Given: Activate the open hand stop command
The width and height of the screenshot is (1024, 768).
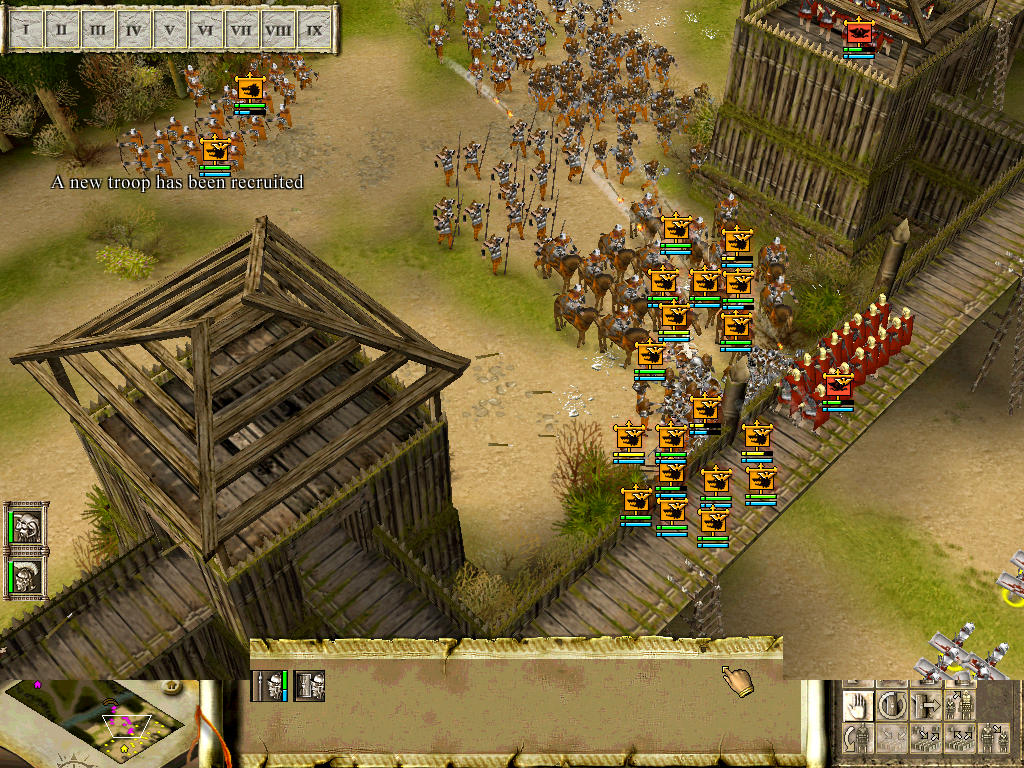Looking at the screenshot, I should click(858, 706).
